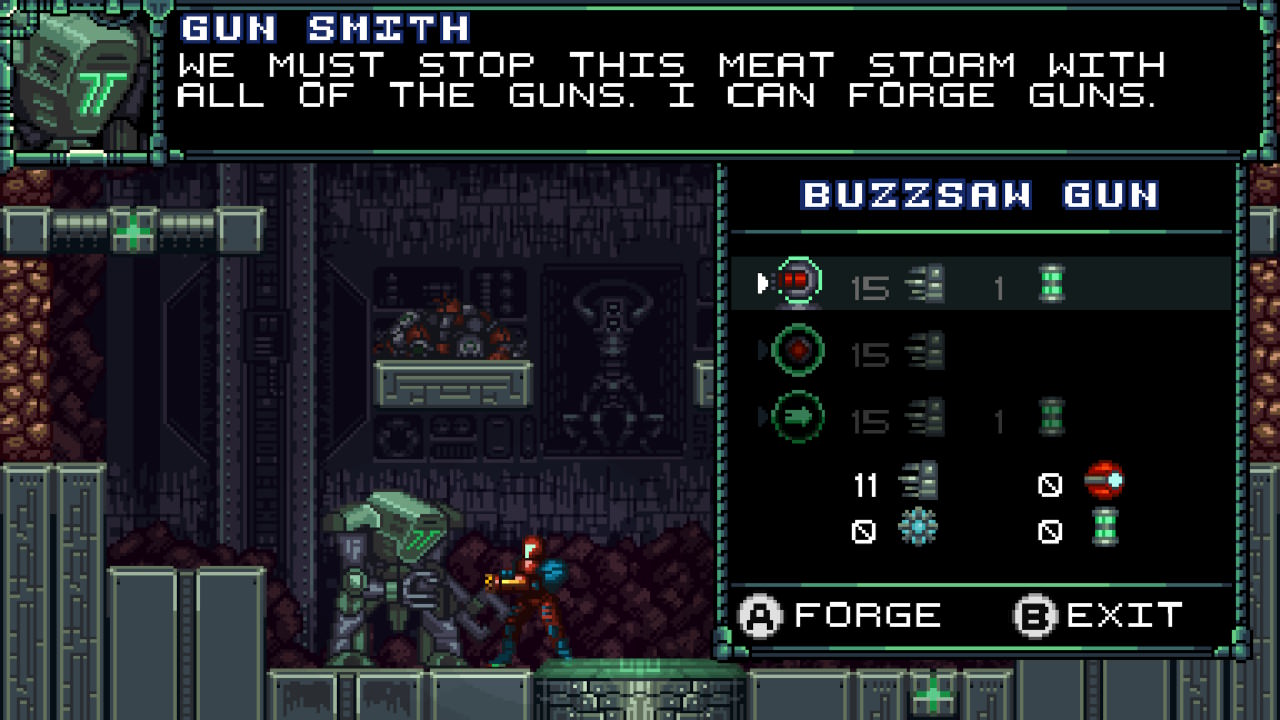Screen dimensions: 1280x720
Task: Select the green arrow gun upgrade row
Action: pyautogui.click(x=980, y=417)
